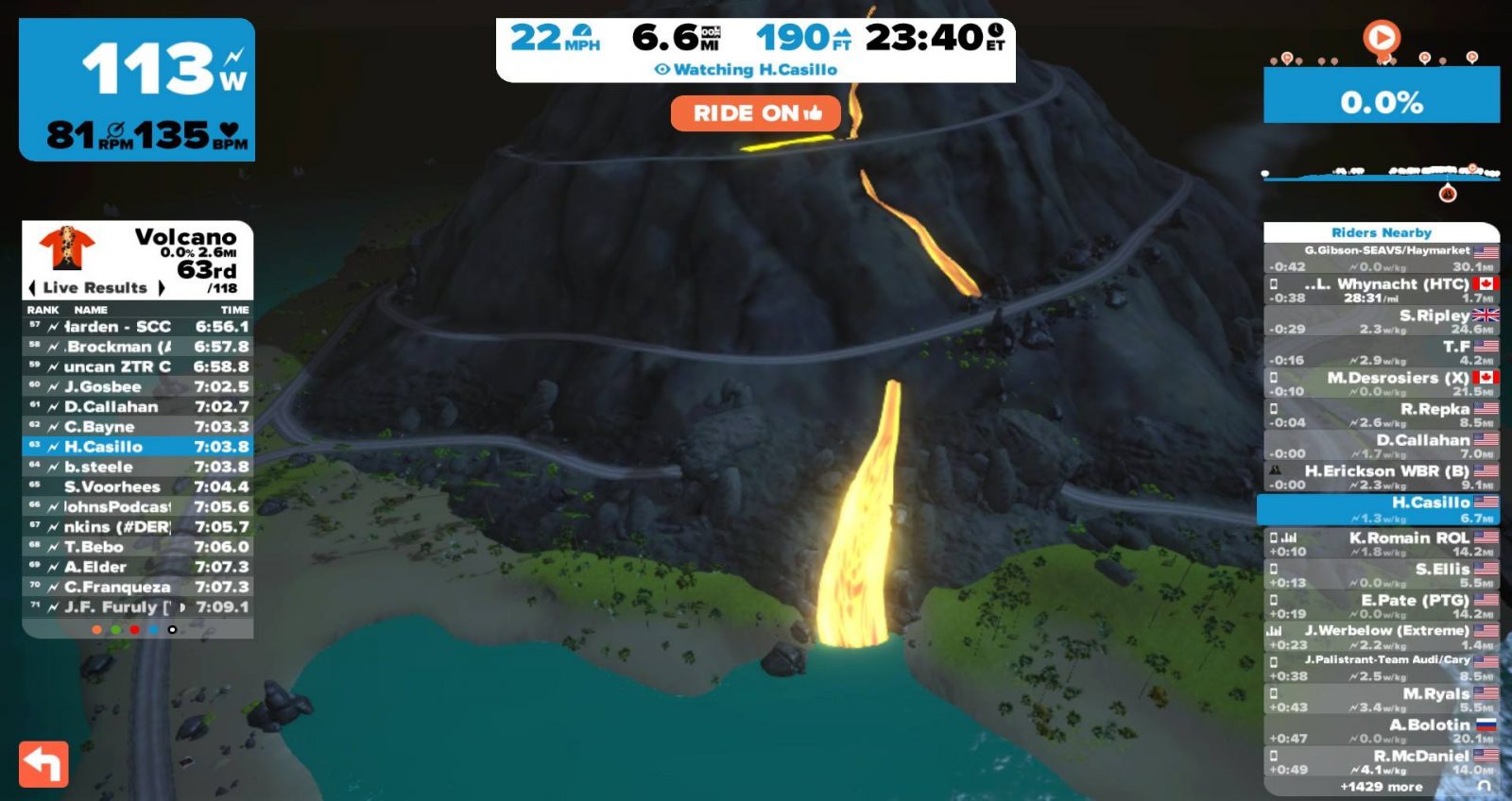Click the orange play icon above gradient
This screenshot has height=801, width=1512.
(x=1381, y=38)
